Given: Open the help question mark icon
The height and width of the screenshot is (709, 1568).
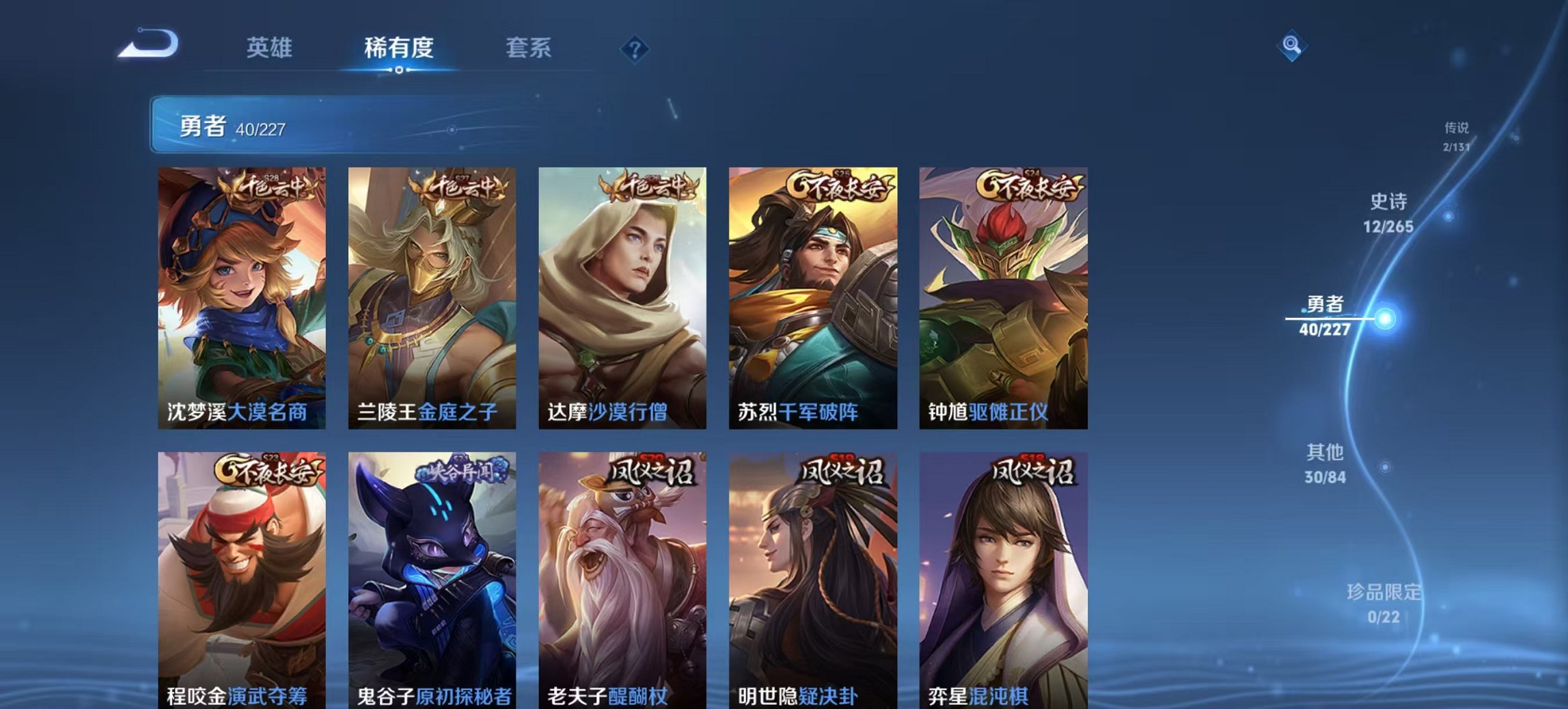Looking at the screenshot, I should [635, 50].
